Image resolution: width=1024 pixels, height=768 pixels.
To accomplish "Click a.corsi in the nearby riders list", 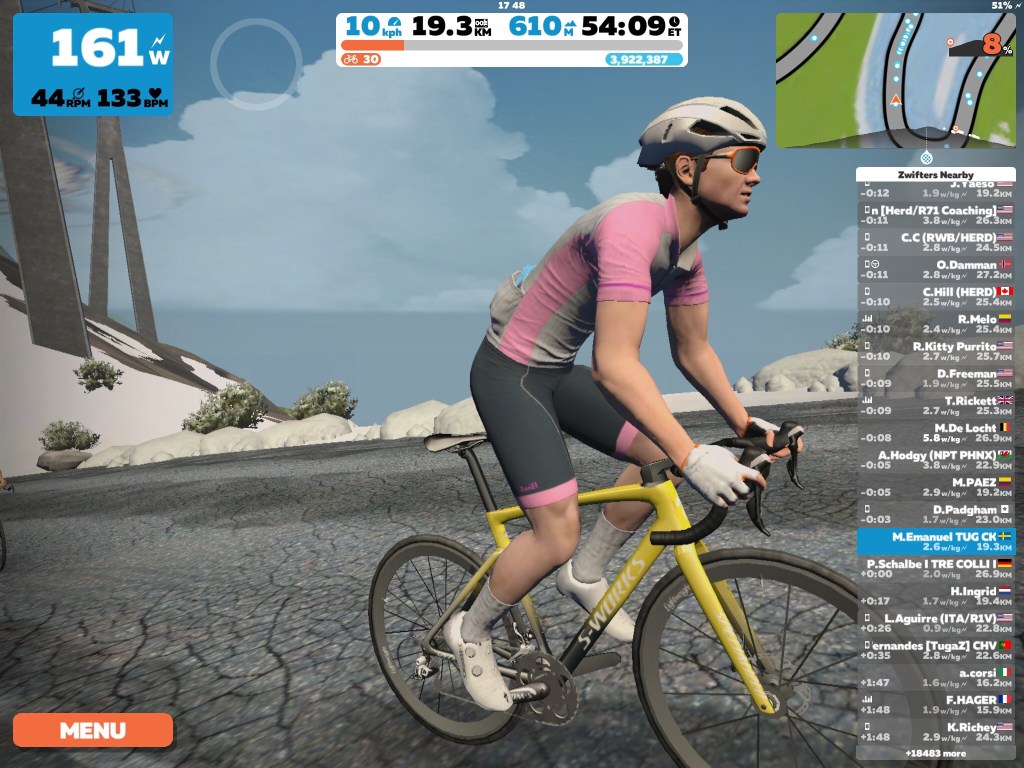I will click(936, 678).
